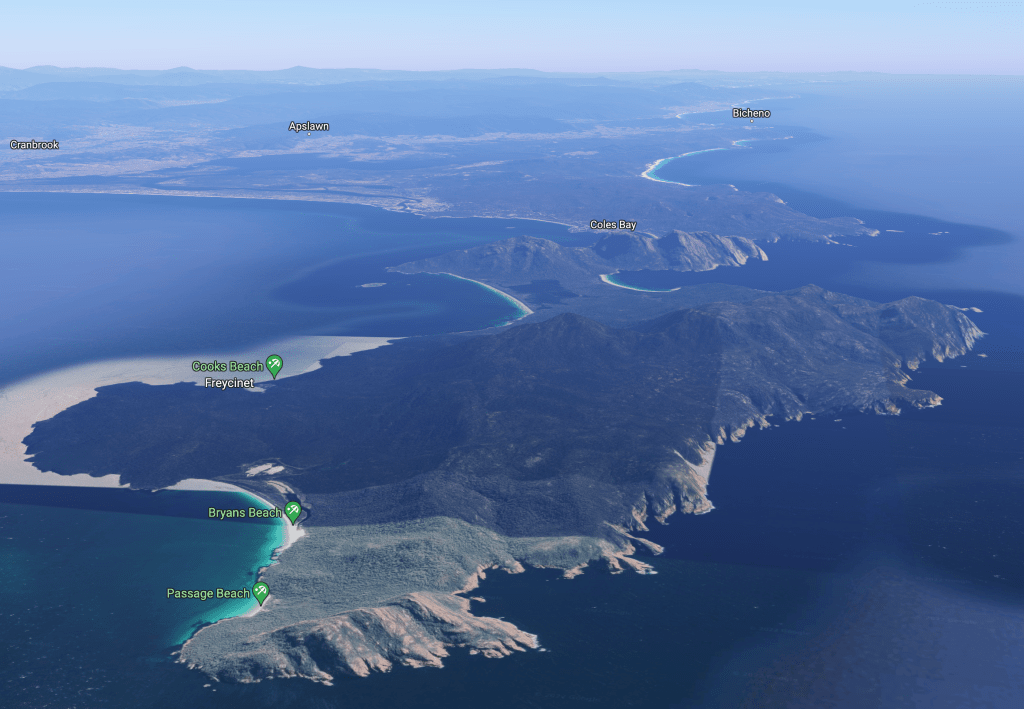Screen dimensions: 1024x709
Task: Select the Cooks Beach map marker
Action: (273, 365)
